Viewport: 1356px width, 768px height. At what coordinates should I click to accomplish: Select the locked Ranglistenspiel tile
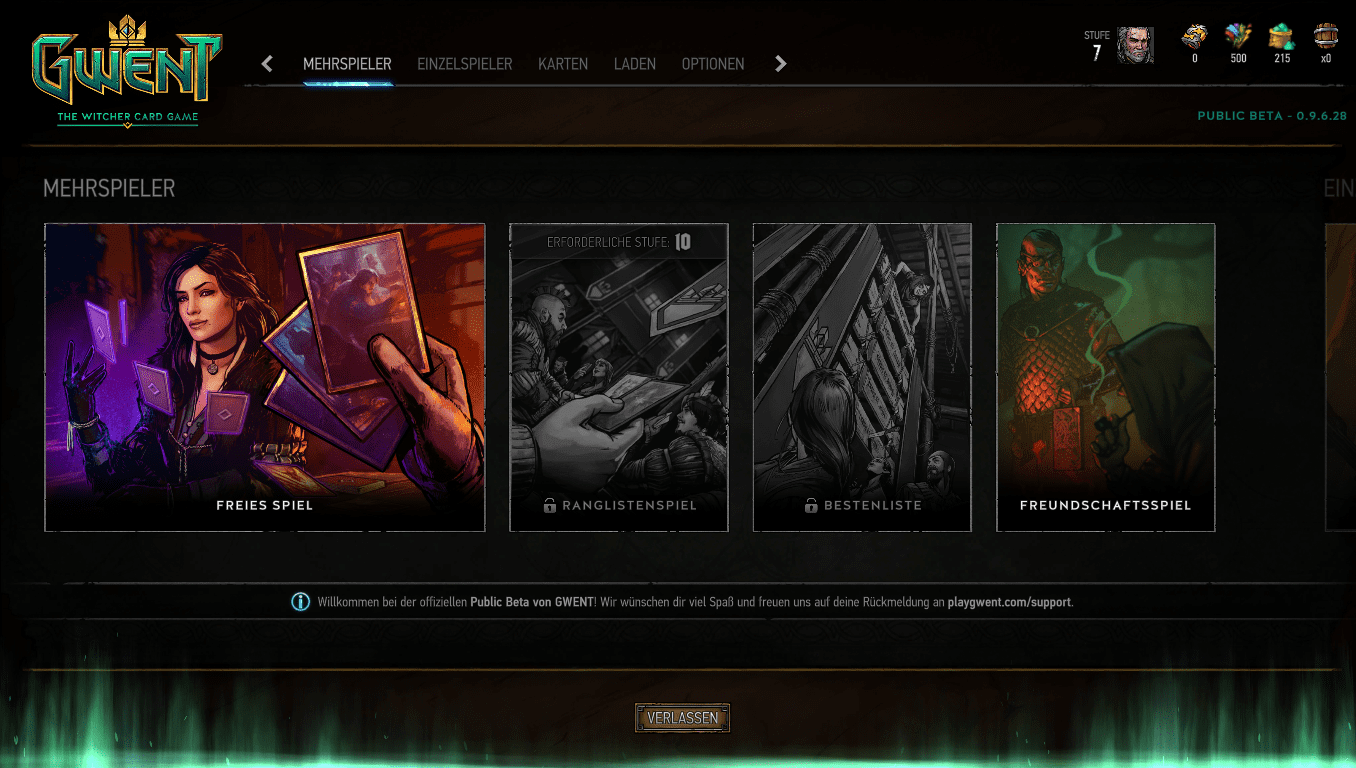pyautogui.click(x=619, y=377)
